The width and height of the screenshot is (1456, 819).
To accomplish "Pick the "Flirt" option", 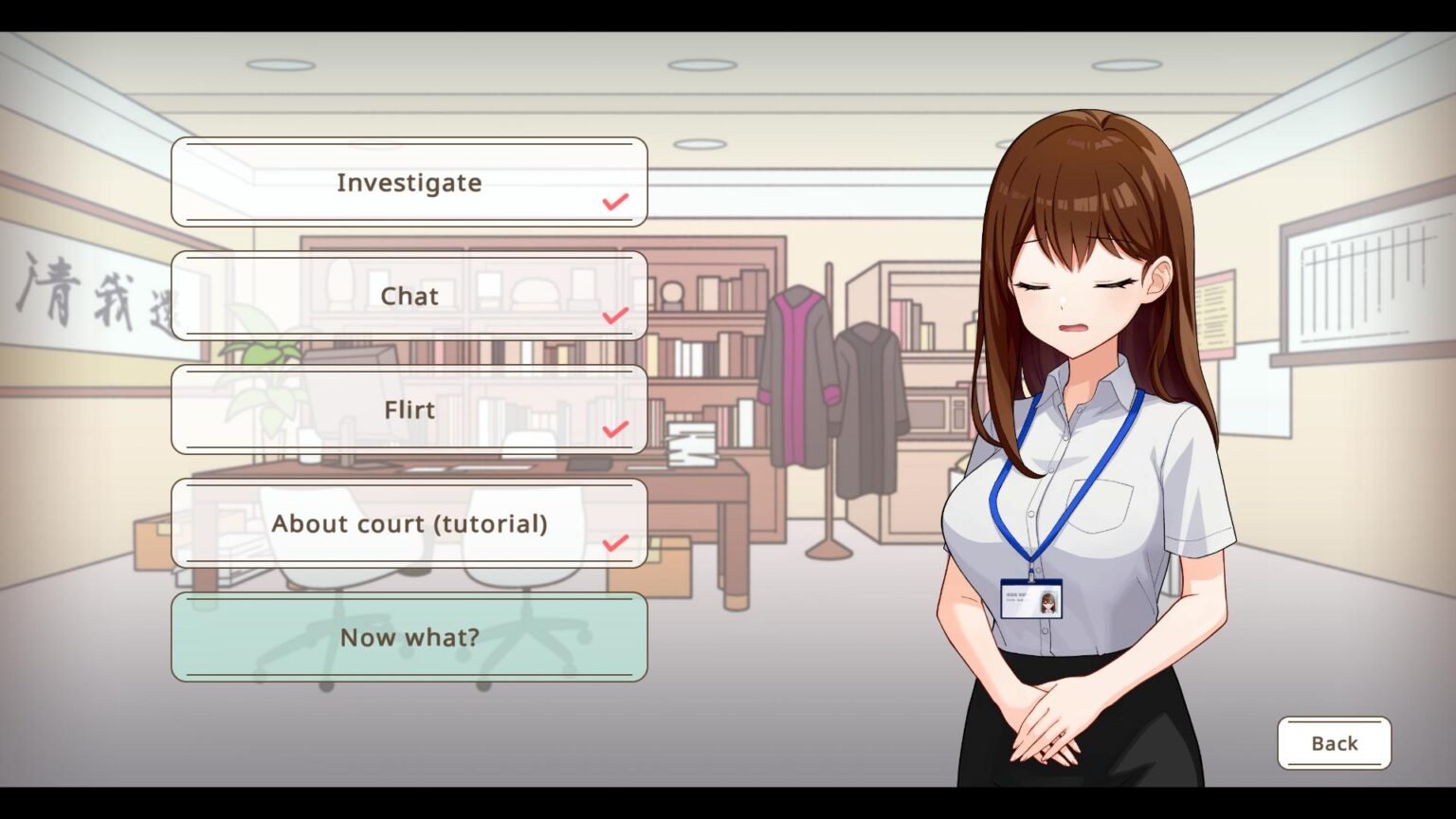I will pos(409,409).
